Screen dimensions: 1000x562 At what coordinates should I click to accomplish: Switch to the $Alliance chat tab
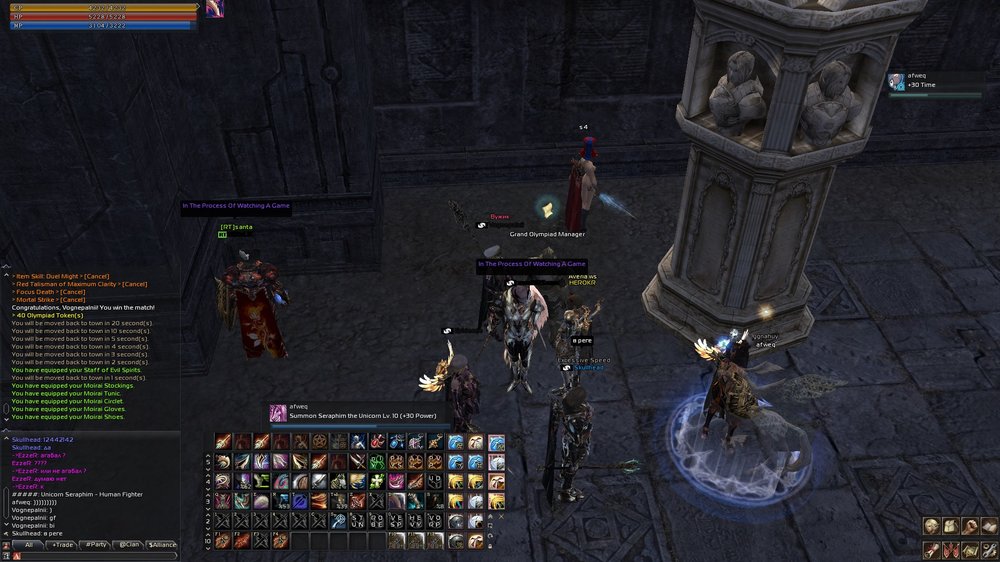coord(162,545)
